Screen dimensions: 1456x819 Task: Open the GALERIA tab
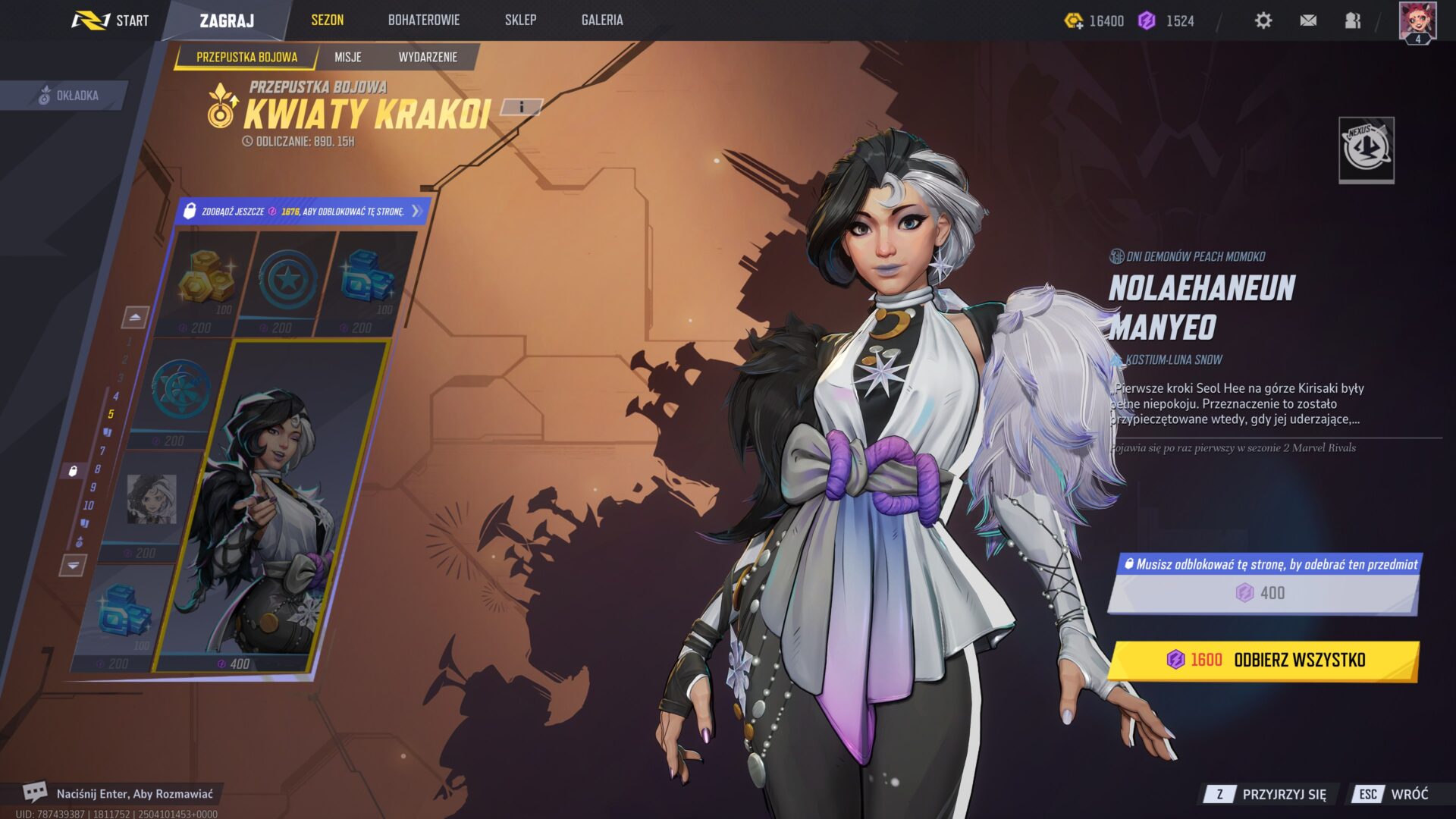(602, 20)
